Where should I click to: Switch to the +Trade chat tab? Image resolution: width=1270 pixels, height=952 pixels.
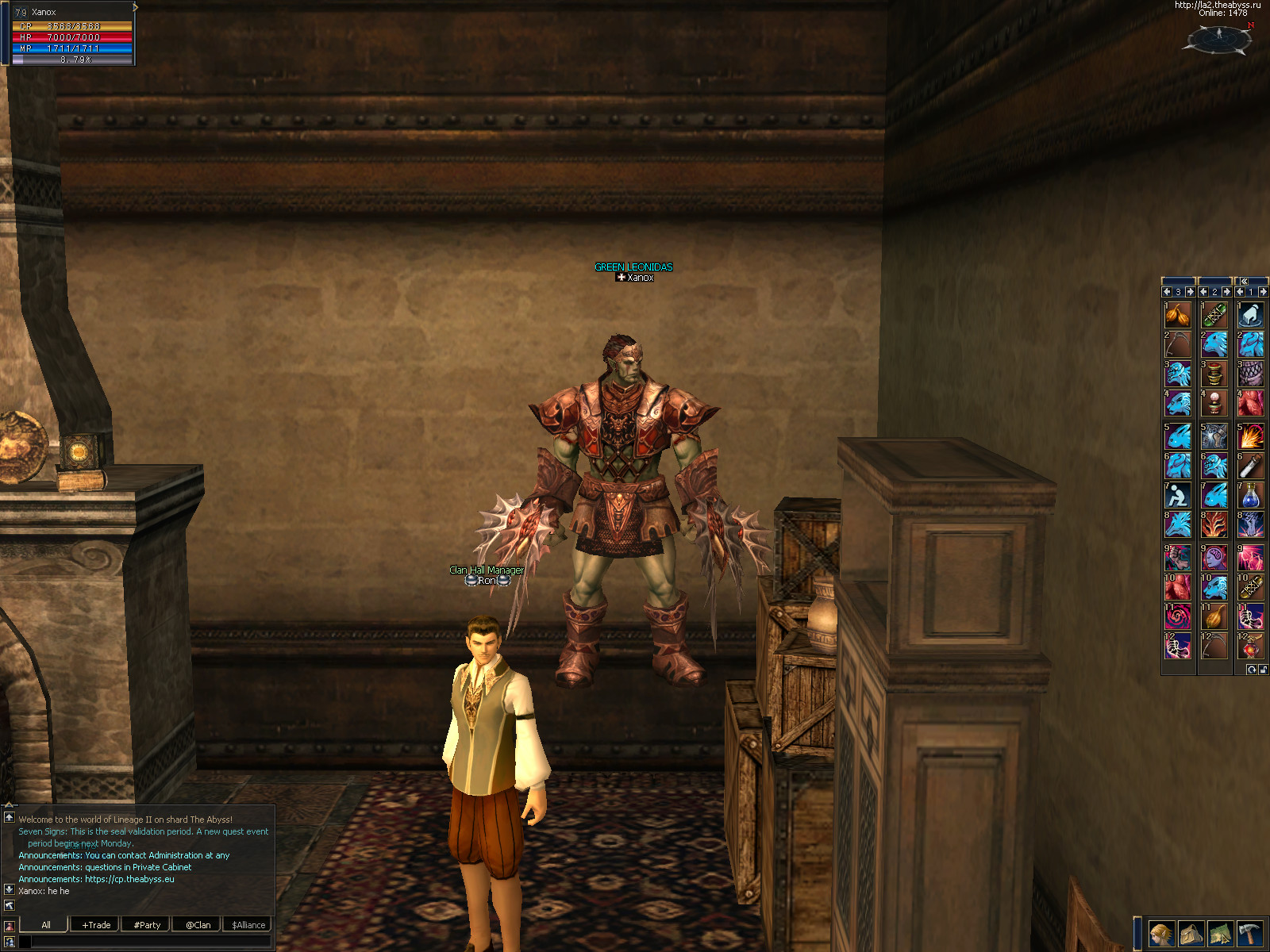click(x=96, y=924)
